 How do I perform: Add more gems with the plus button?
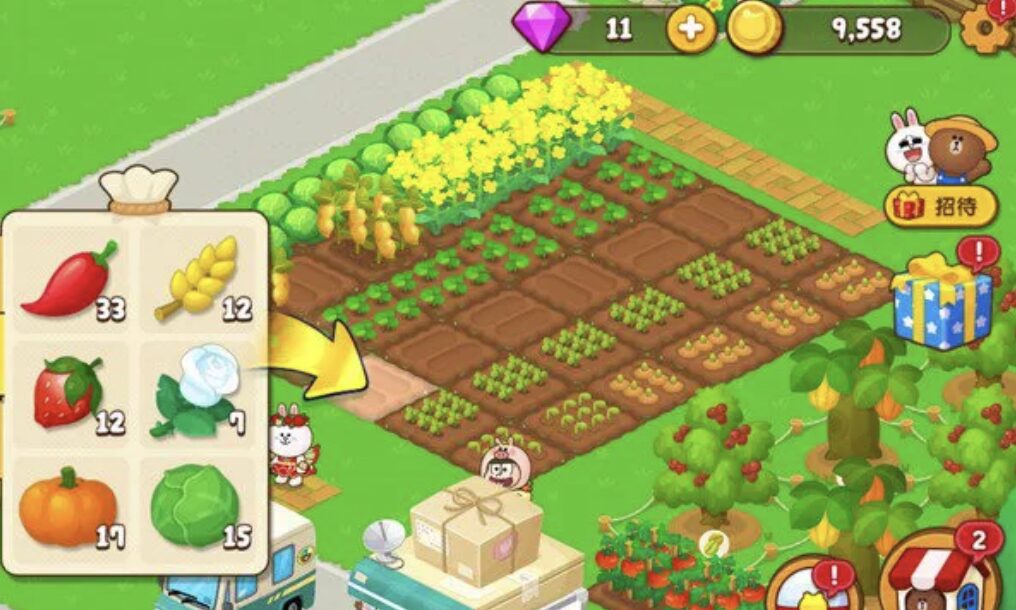[x=690, y=30]
